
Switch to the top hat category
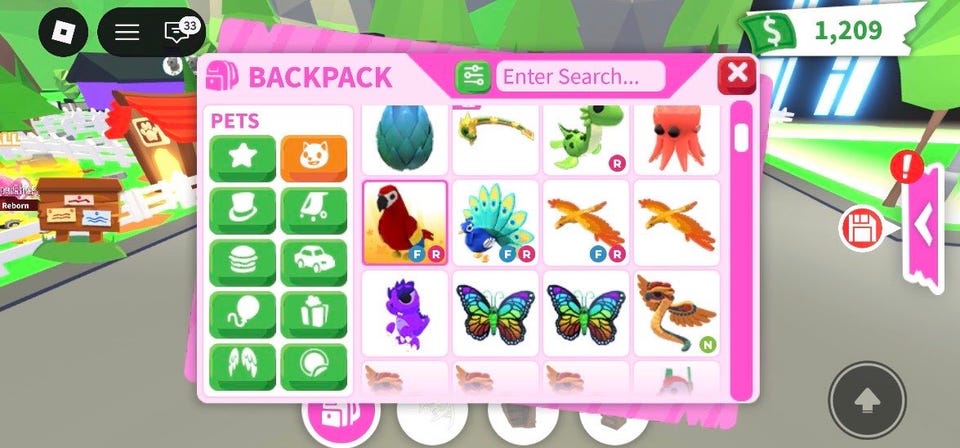(243, 210)
